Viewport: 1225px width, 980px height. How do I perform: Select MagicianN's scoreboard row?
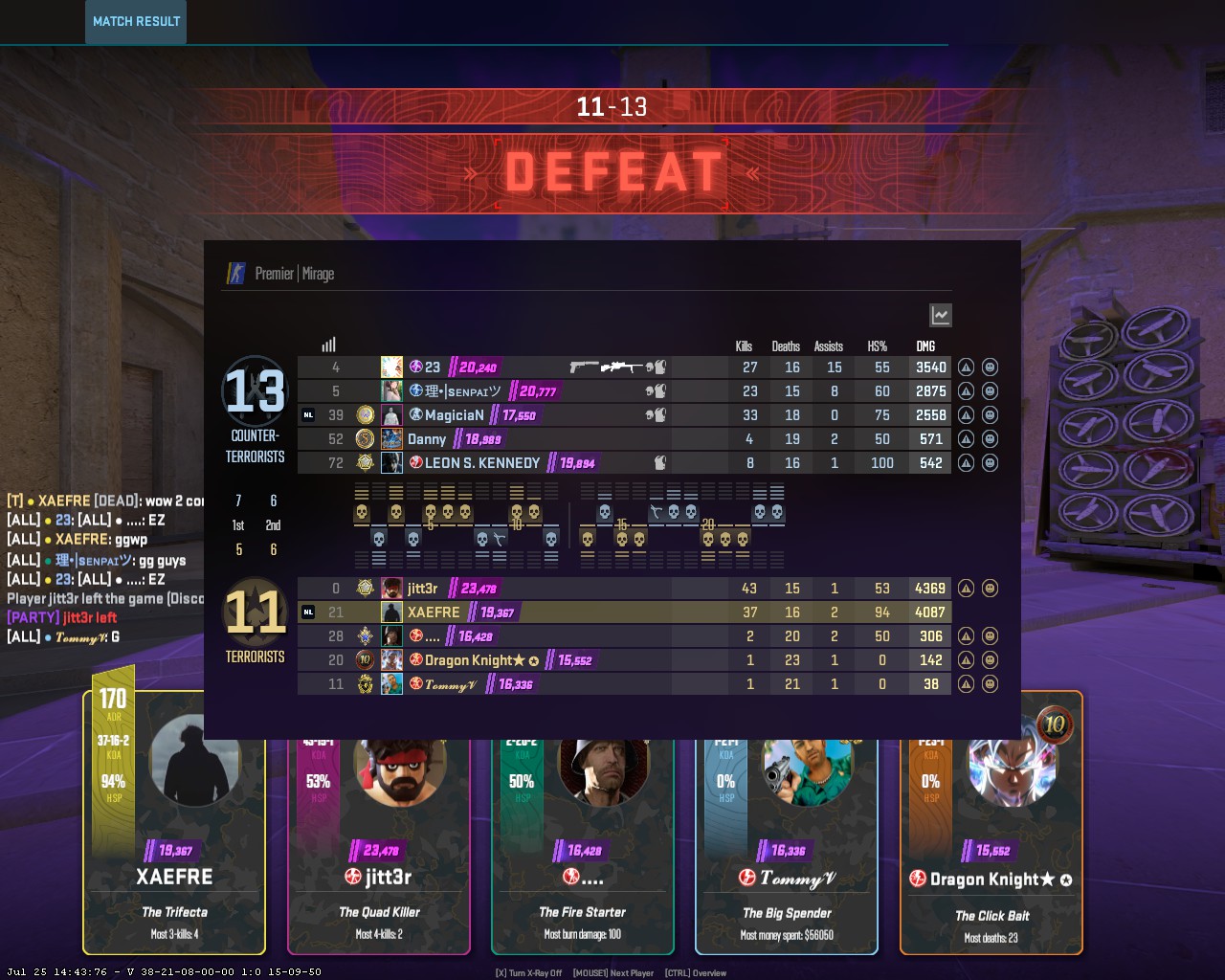tap(622, 415)
